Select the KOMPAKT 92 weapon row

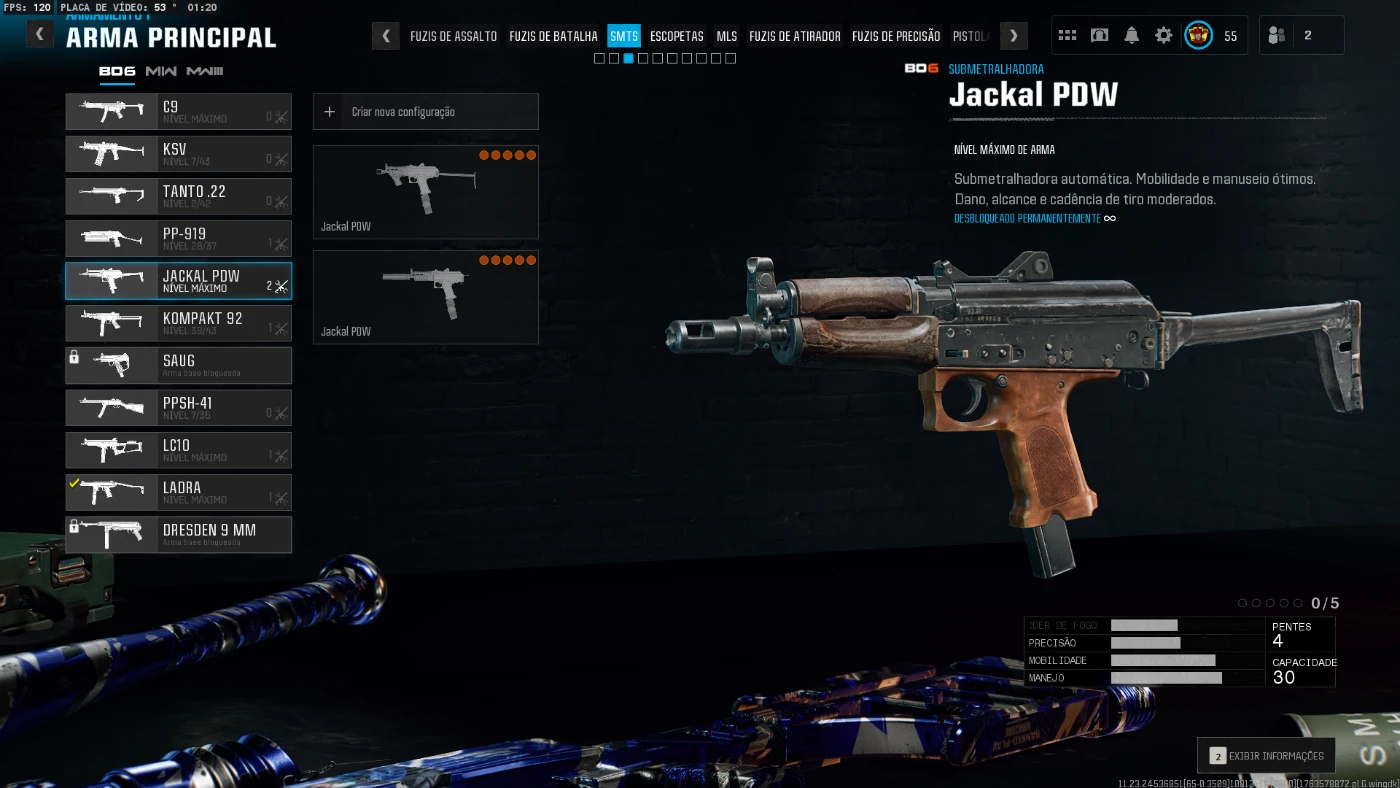(x=178, y=323)
